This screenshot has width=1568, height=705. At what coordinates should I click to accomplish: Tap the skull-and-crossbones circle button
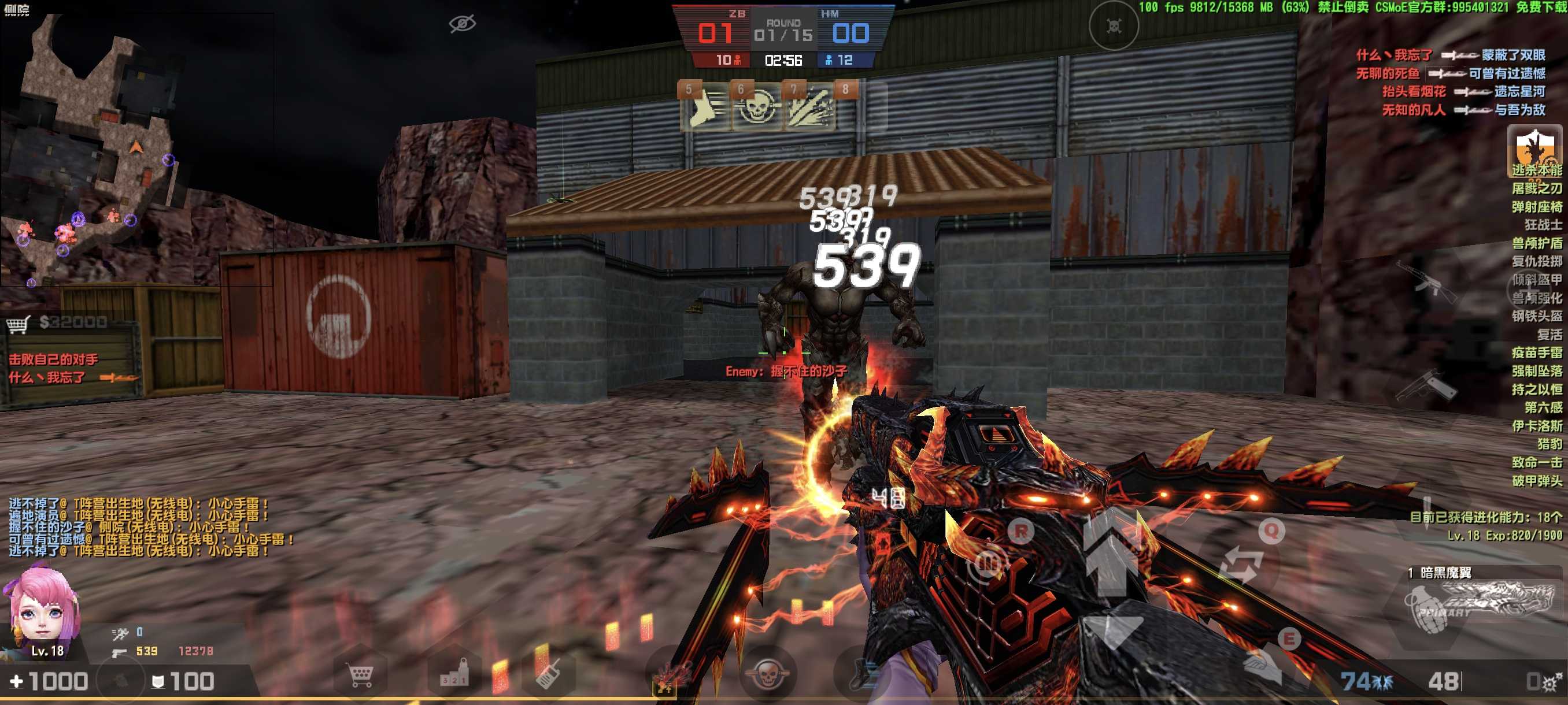coord(1114,26)
